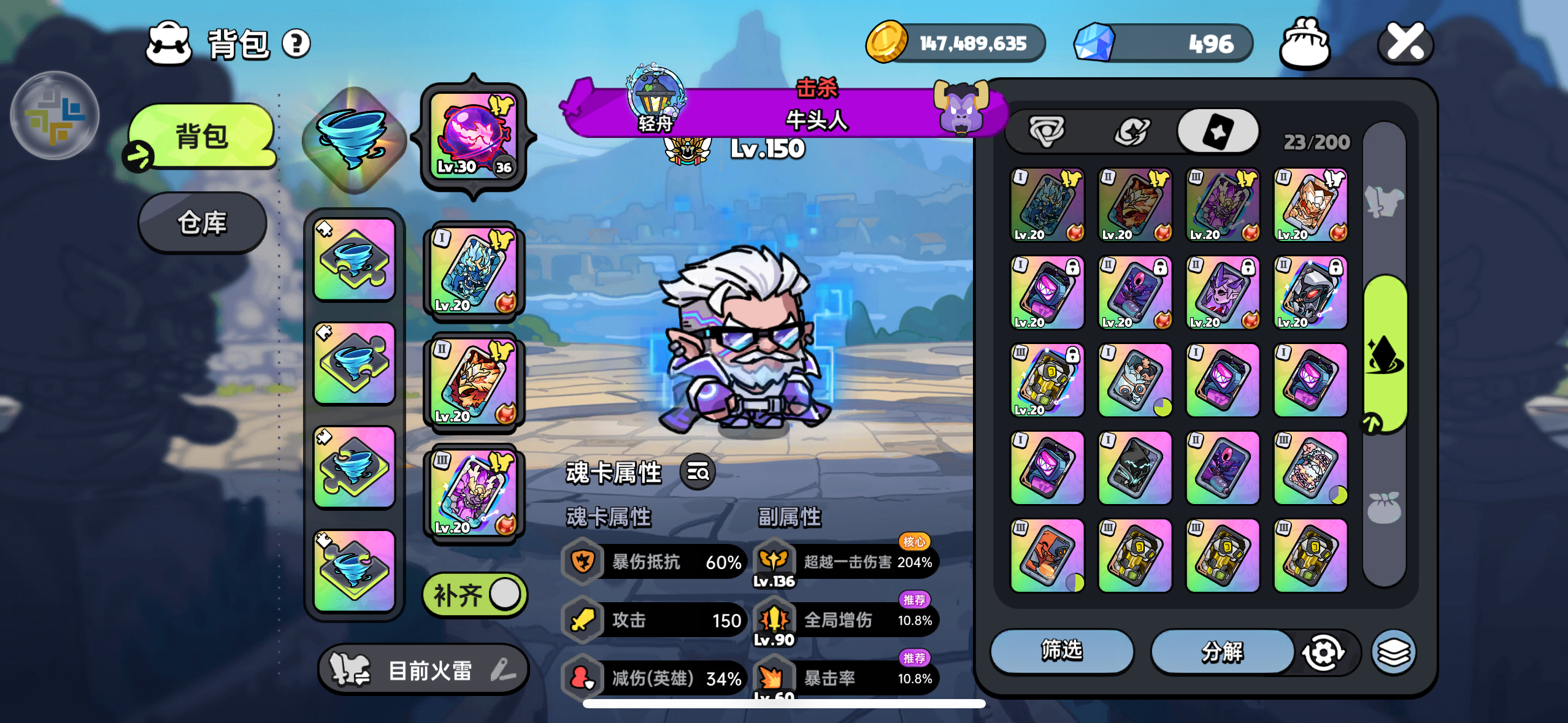Open the large tornado gem icon
The height and width of the screenshot is (723, 1568).
pyautogui.click(x=354, y=140)
